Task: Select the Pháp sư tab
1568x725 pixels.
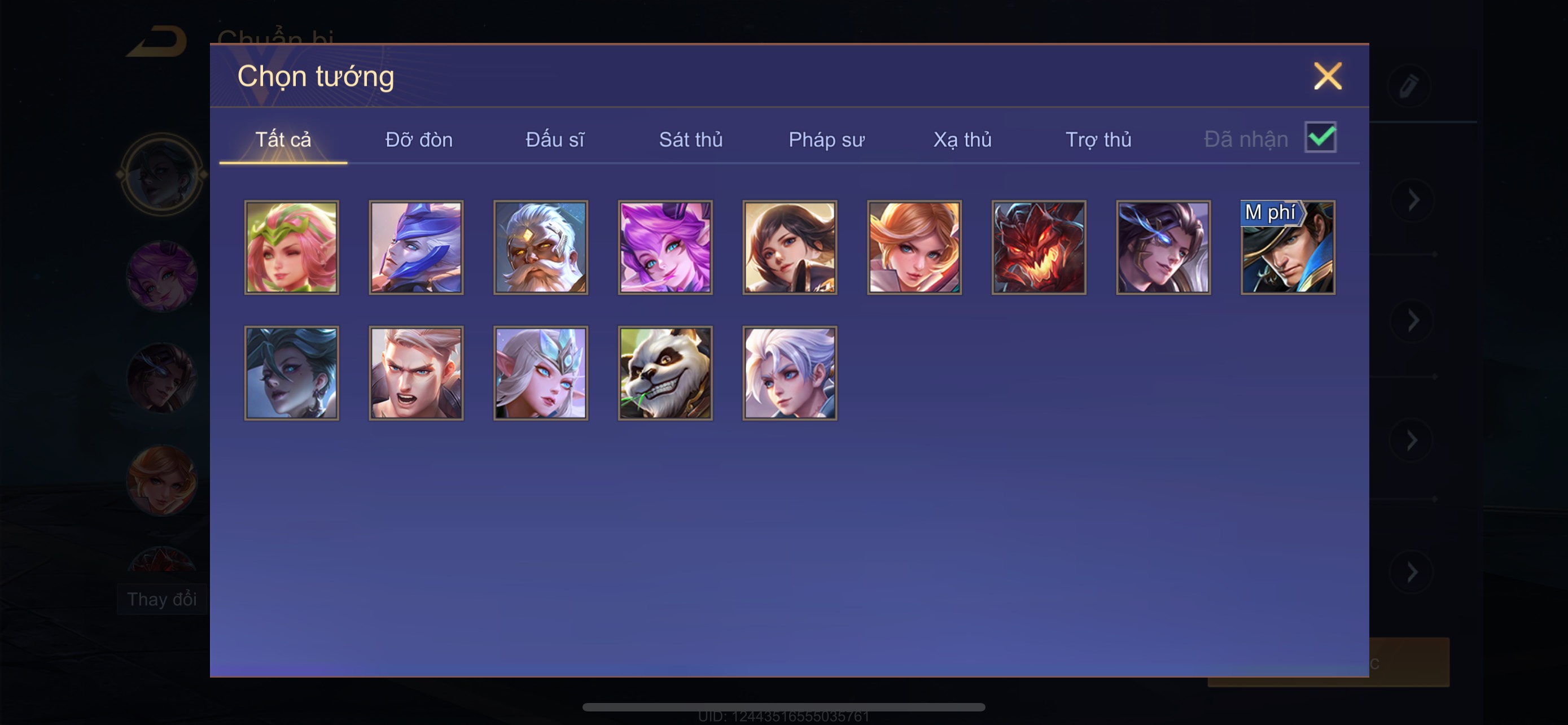Action: [x=826, y=140]
